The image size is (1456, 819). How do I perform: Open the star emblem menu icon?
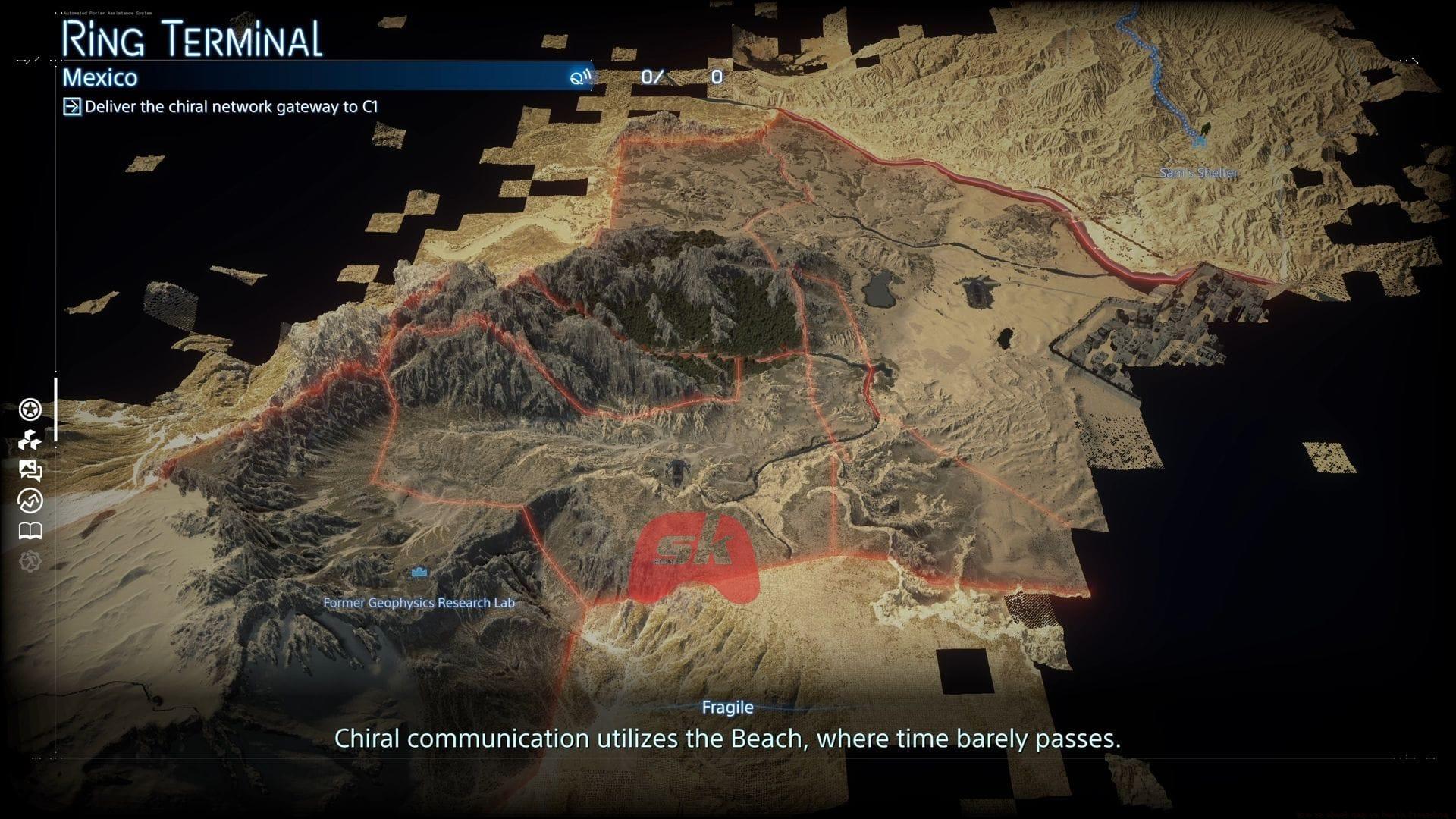click(x=30, y=410)
